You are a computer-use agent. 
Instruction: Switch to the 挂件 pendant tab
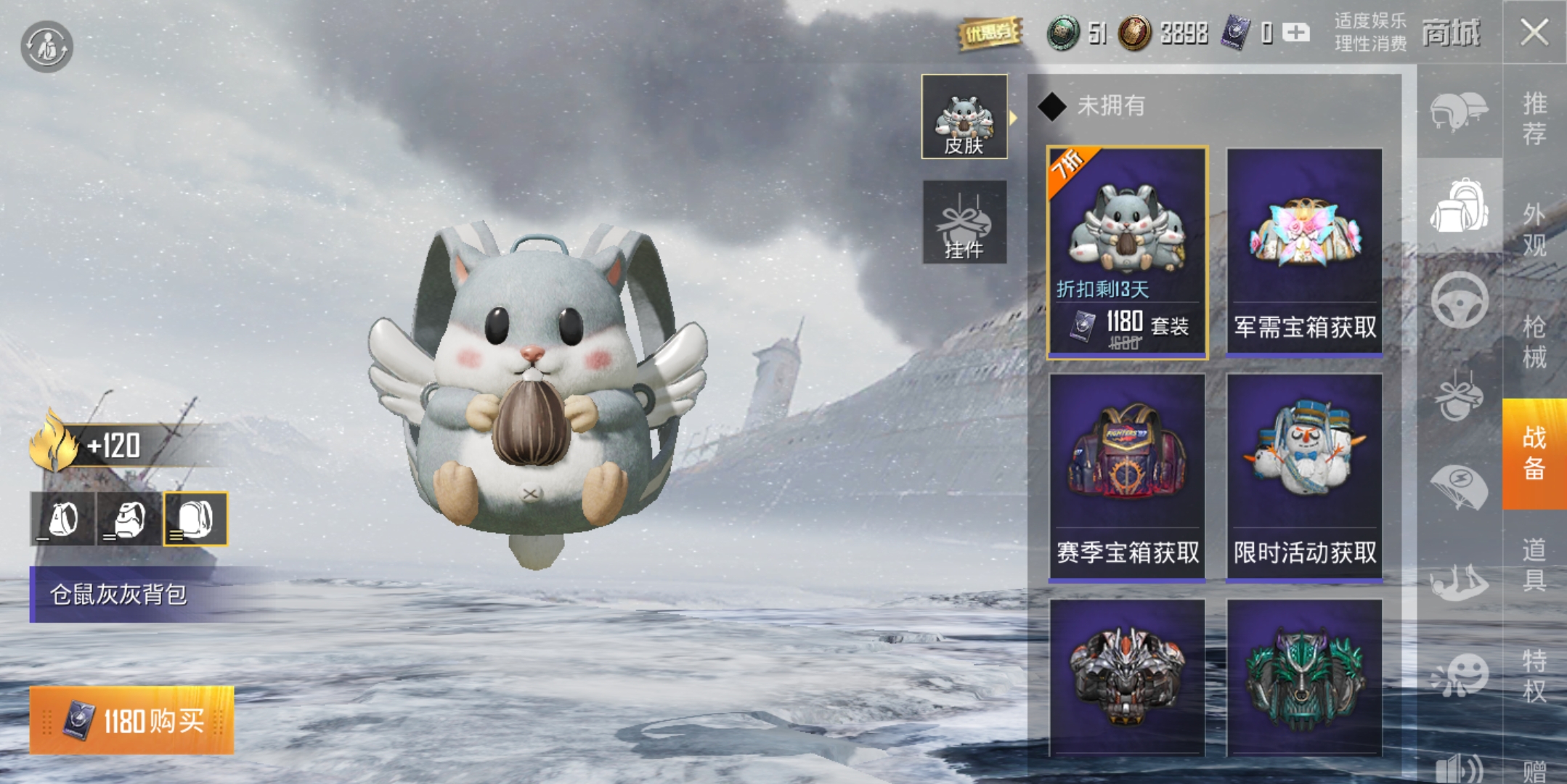click(964, 223)
